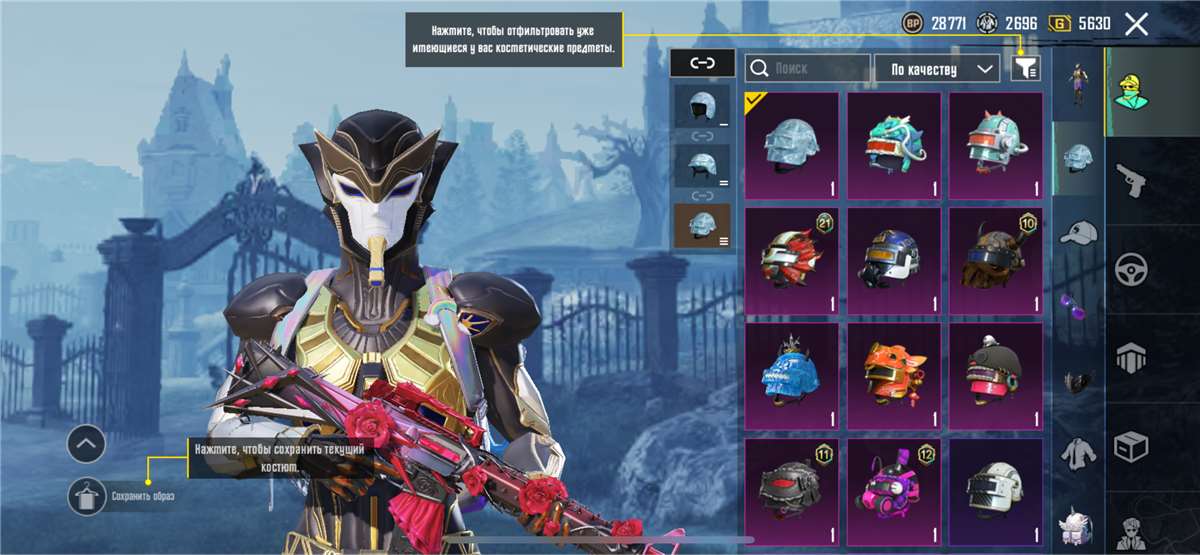Expand the round up-arrow button
Screen dimensions: 1200x555
87,442
